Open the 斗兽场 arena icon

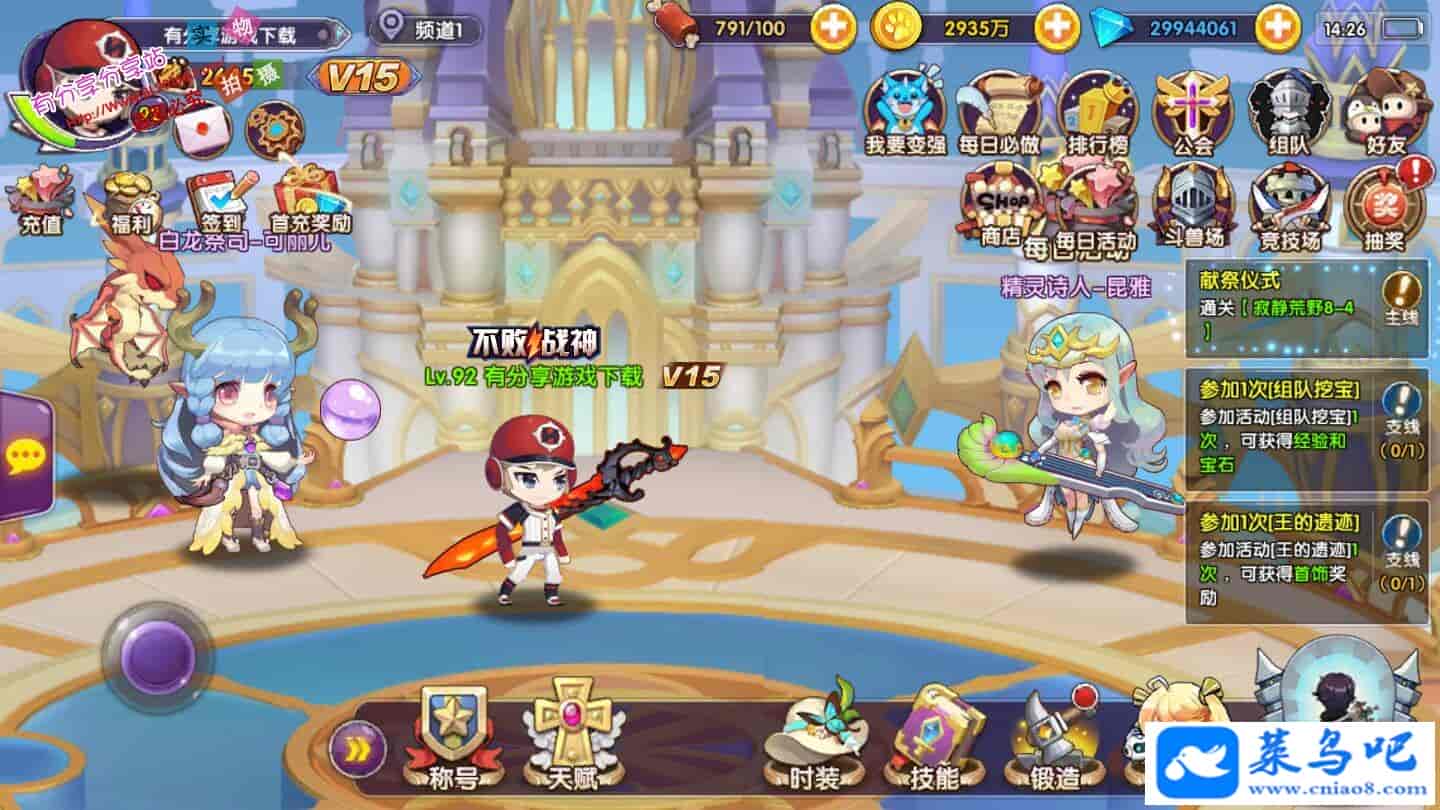pyautogui.click(x=1192, y=207)
